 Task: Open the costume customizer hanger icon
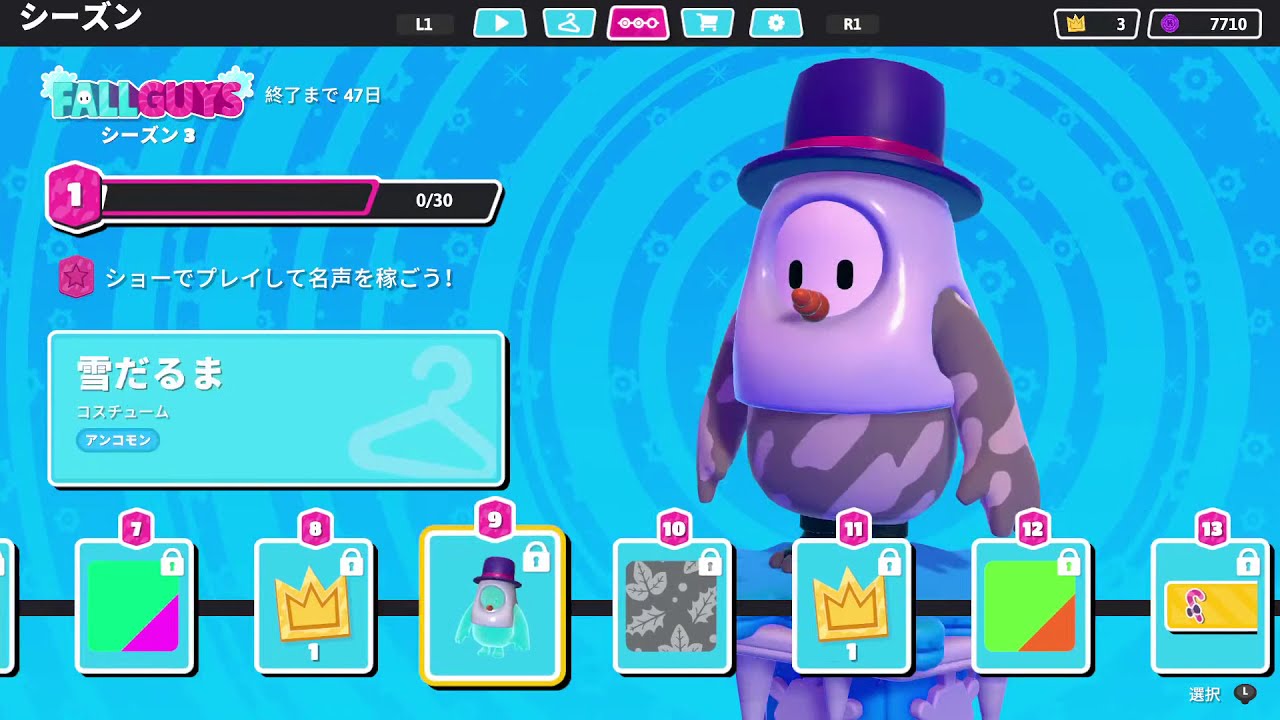pos(569,23)
